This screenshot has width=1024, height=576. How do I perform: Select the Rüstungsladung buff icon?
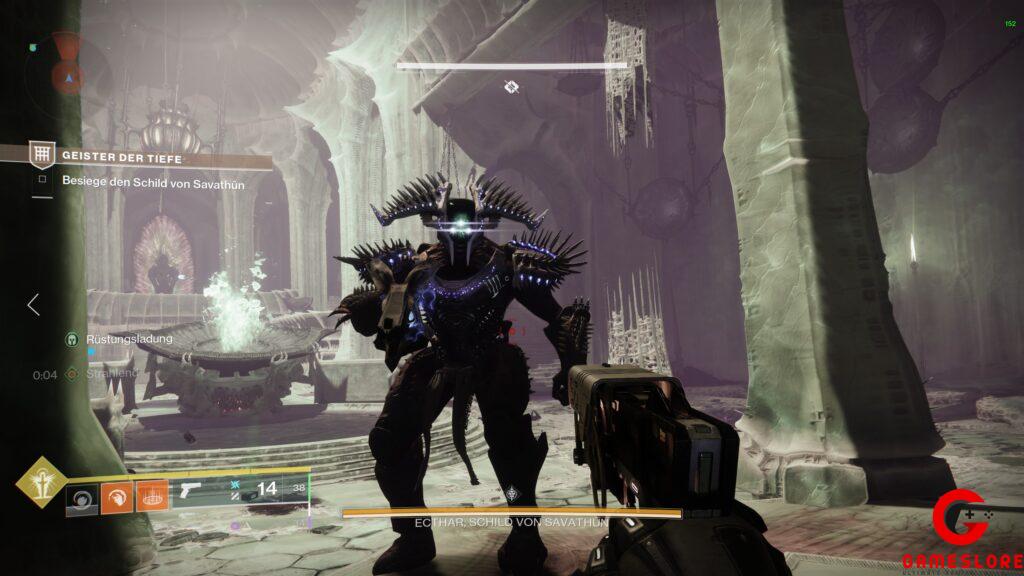pyautogui.click(x=72, y=339)
